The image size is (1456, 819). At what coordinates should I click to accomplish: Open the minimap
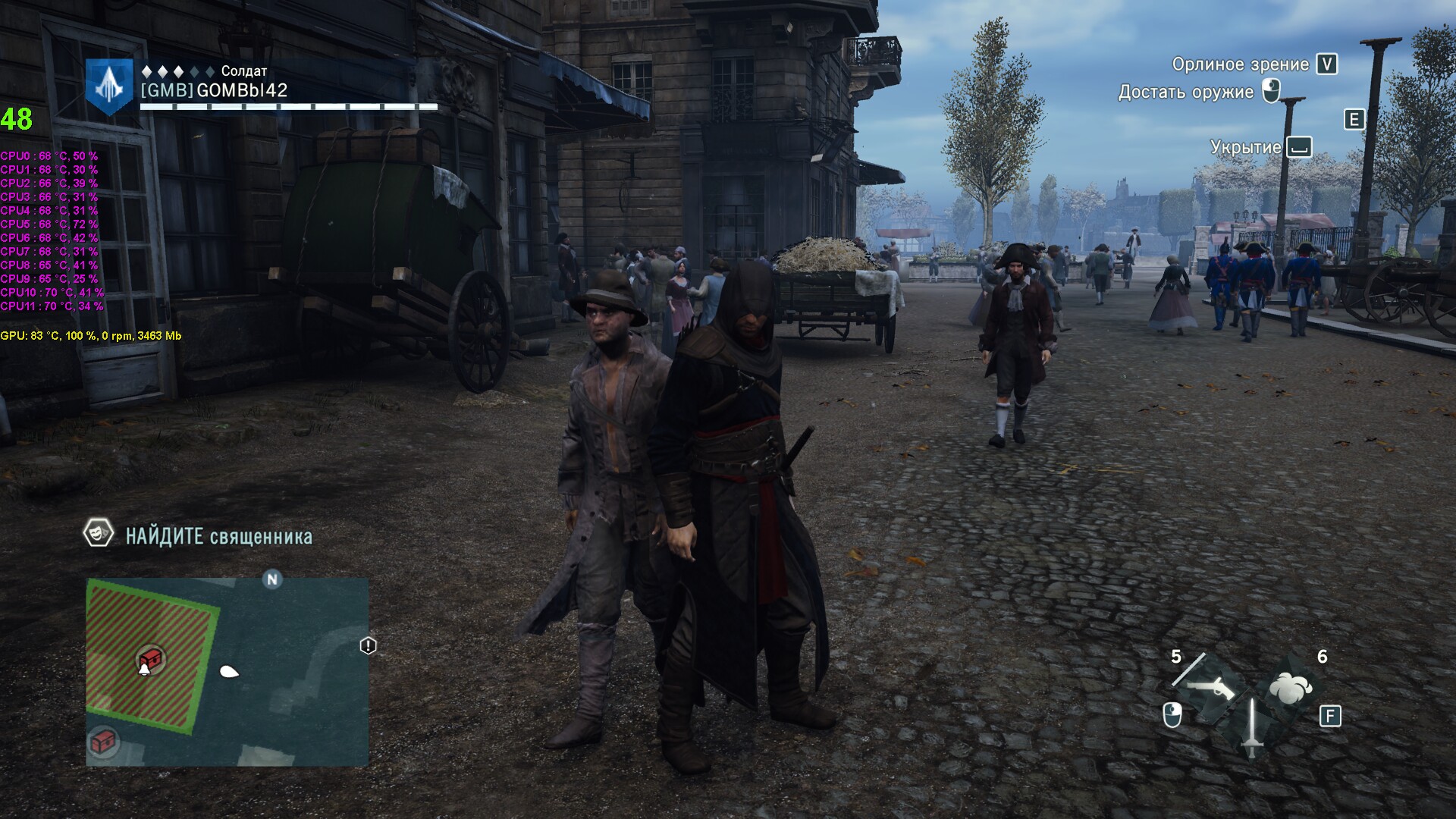point(227,672)
